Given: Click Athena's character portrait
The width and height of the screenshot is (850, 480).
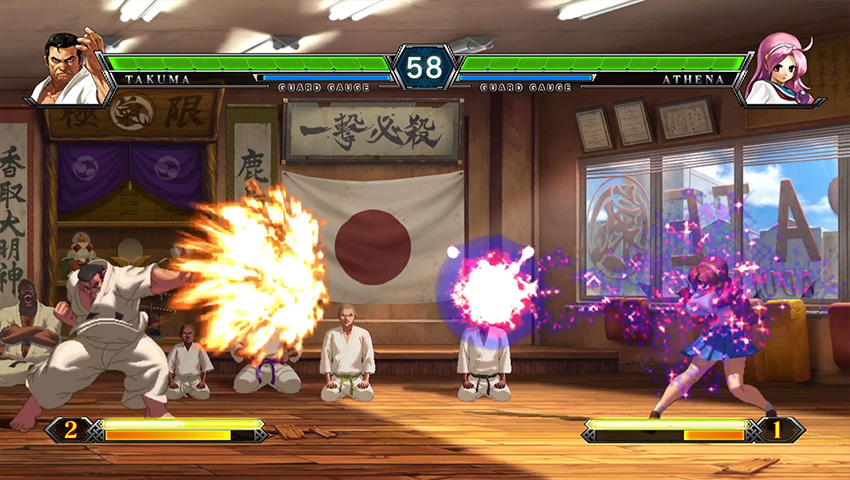Looking at the screenshot, I should click(x=778, y=68).
